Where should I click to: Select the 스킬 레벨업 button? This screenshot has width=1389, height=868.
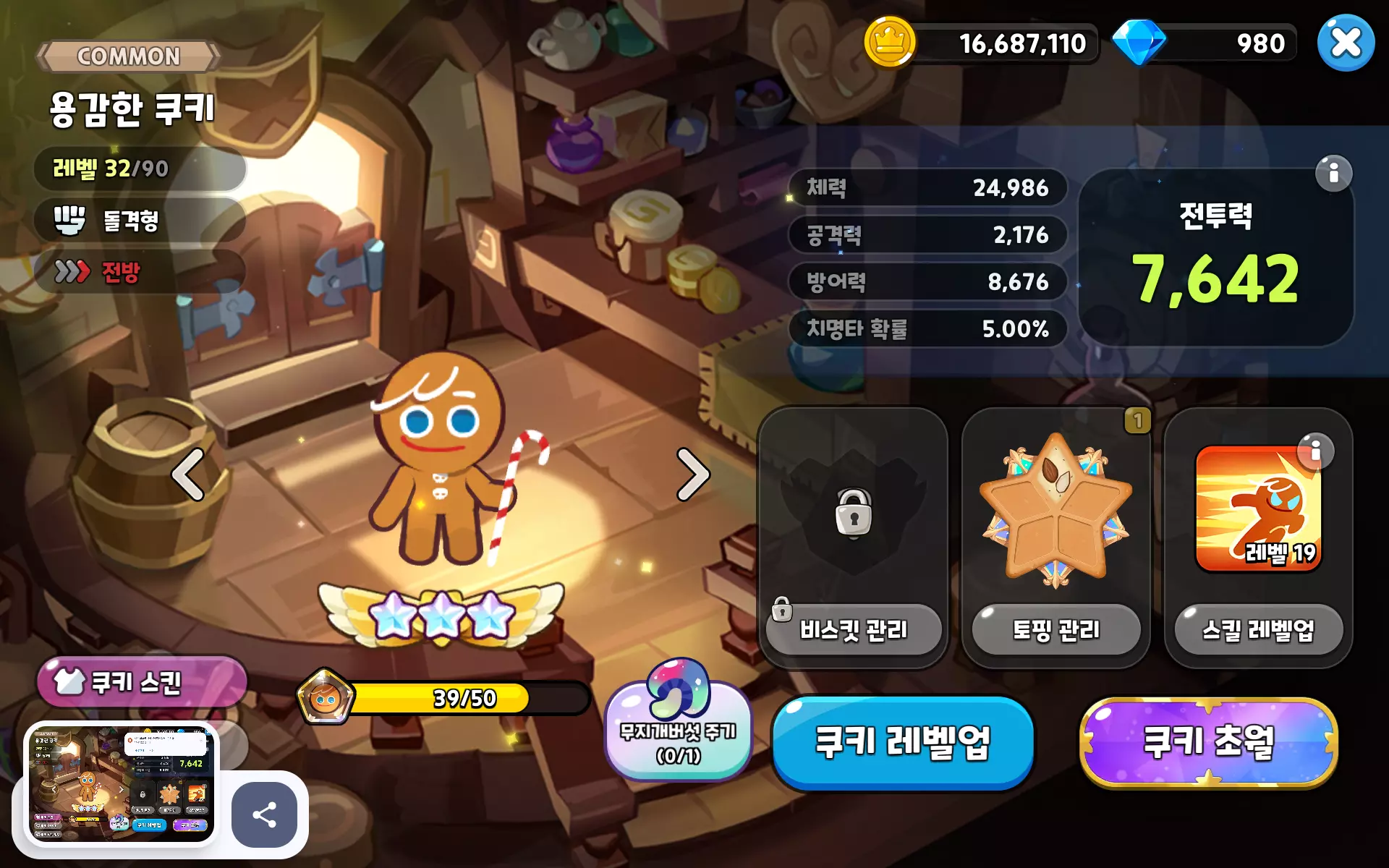click(x=1258, y=630)
